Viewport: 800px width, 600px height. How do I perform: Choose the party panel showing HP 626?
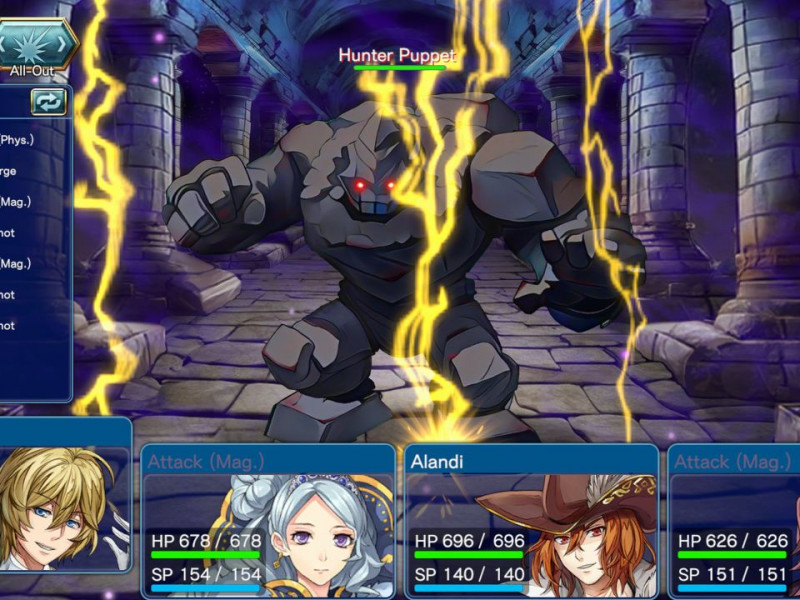[734, 520]
